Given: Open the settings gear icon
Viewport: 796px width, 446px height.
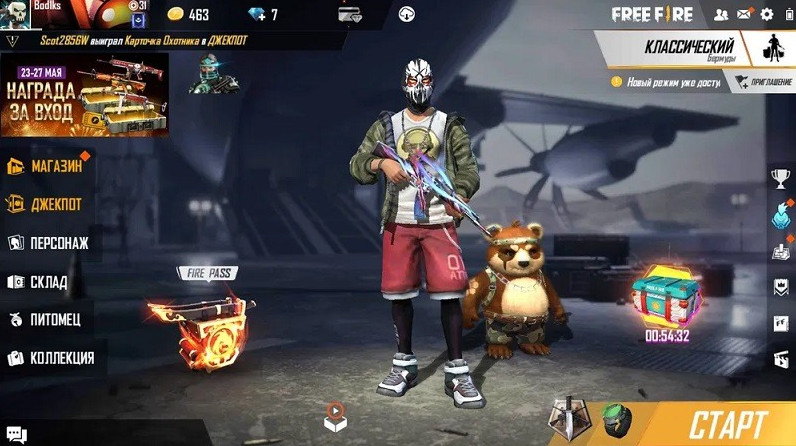Looking at the screenshot, I should [767, 14].
